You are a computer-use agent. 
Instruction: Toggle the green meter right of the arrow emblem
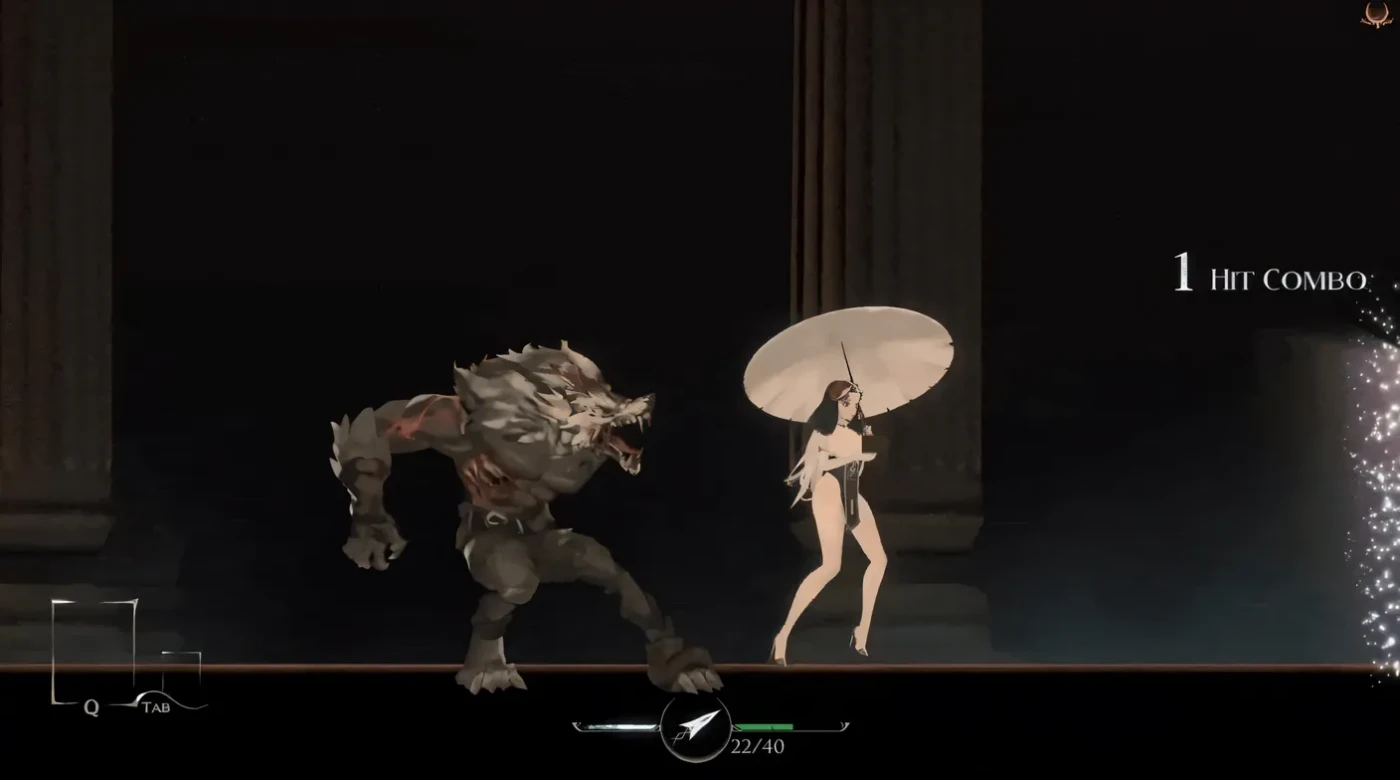763,726
